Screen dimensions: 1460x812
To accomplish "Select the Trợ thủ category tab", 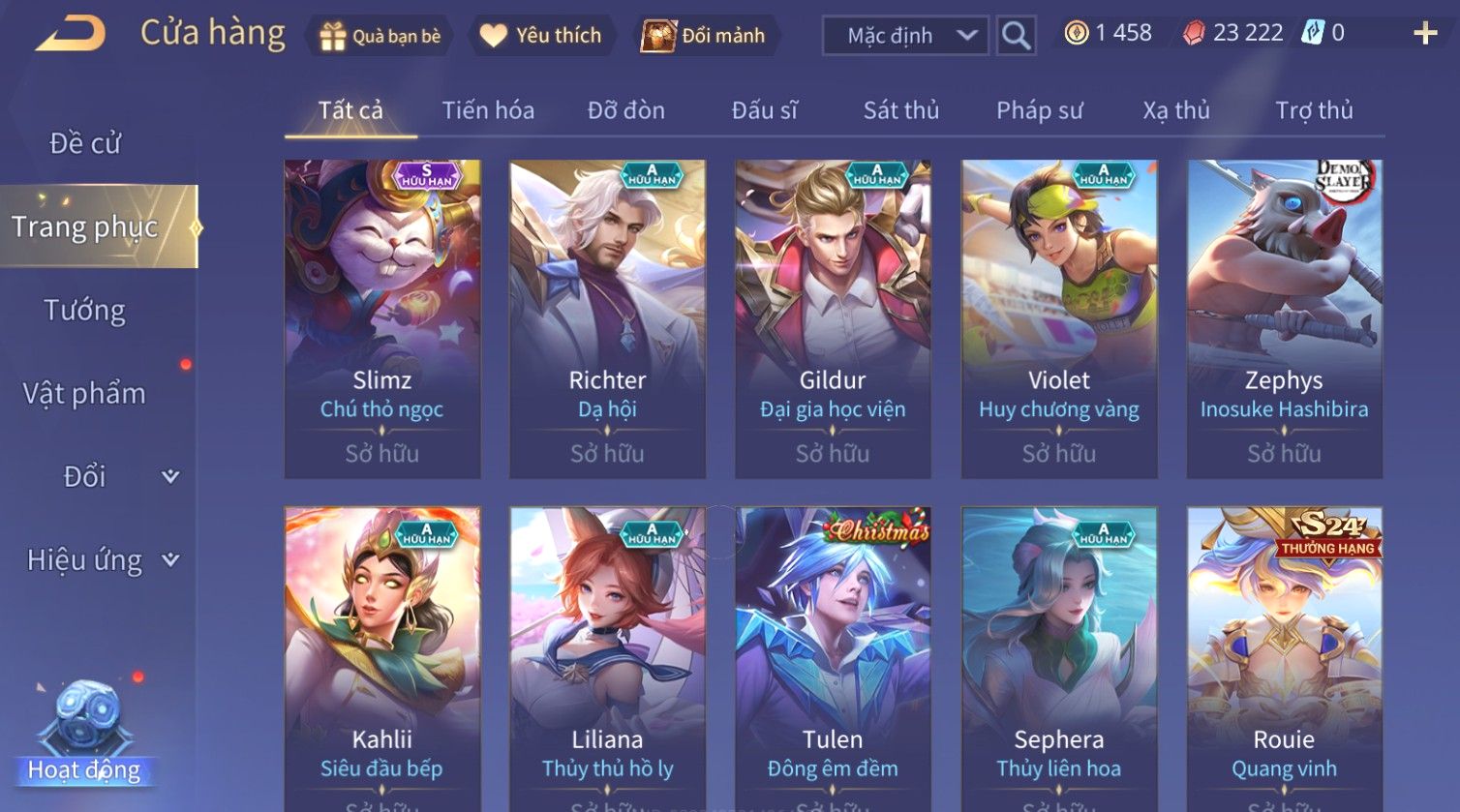I will coord(1313,110).
